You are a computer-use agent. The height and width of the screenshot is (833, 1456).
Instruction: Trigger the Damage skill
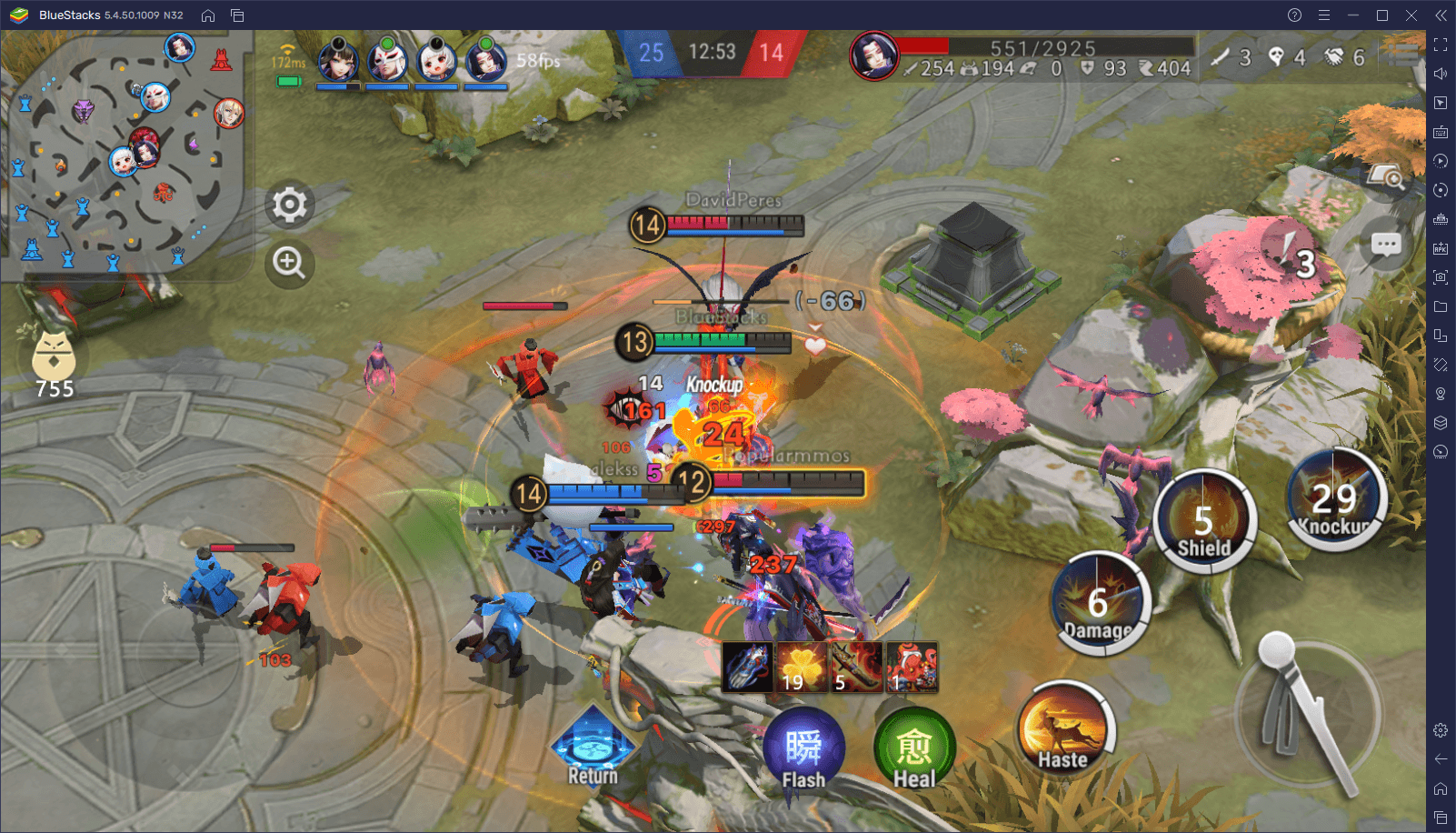tap(1100, 604)
